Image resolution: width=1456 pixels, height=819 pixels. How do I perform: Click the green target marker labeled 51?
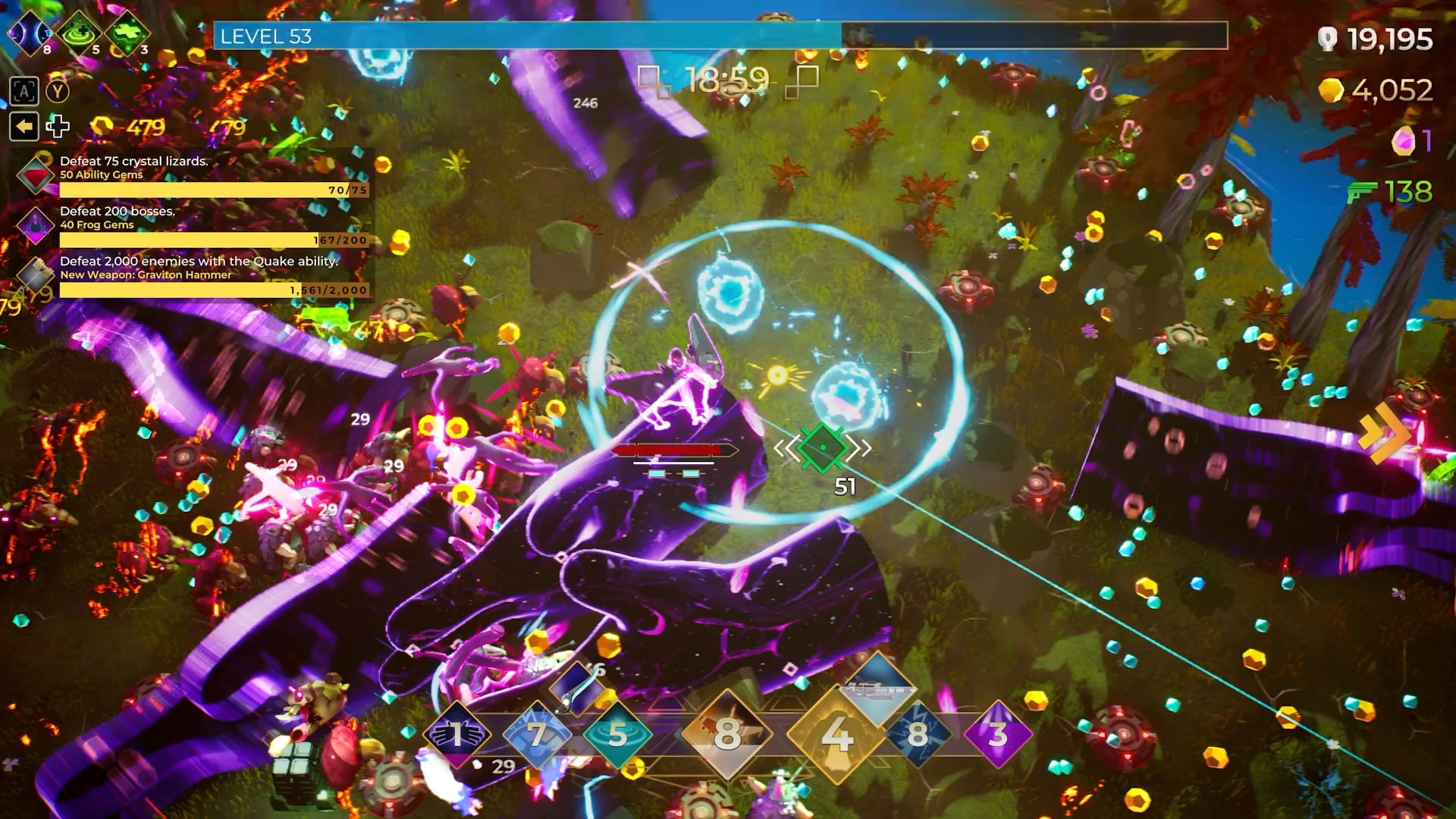[x=823, y=448]
